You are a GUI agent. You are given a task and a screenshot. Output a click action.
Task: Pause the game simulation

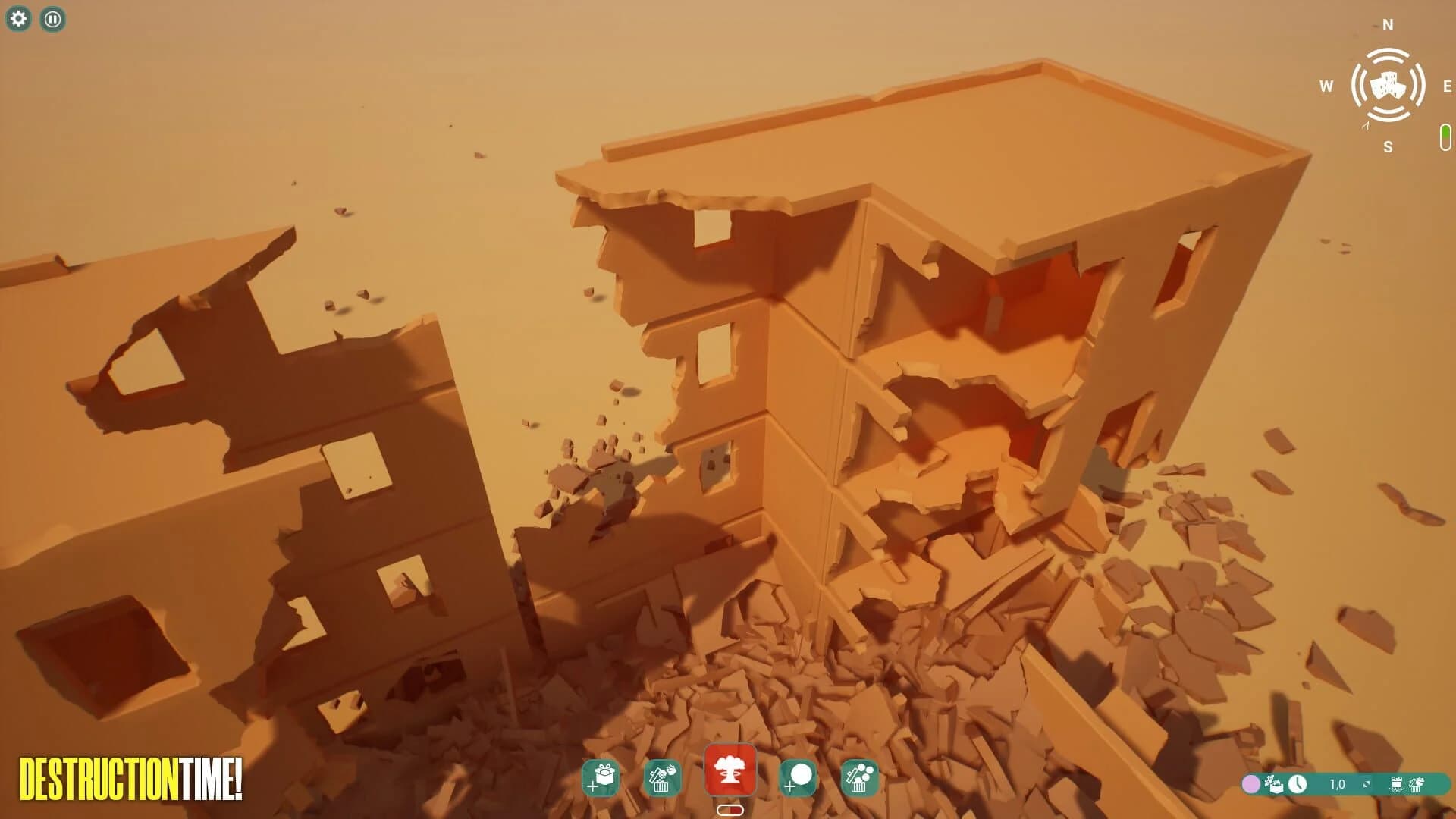coord(52,20)
